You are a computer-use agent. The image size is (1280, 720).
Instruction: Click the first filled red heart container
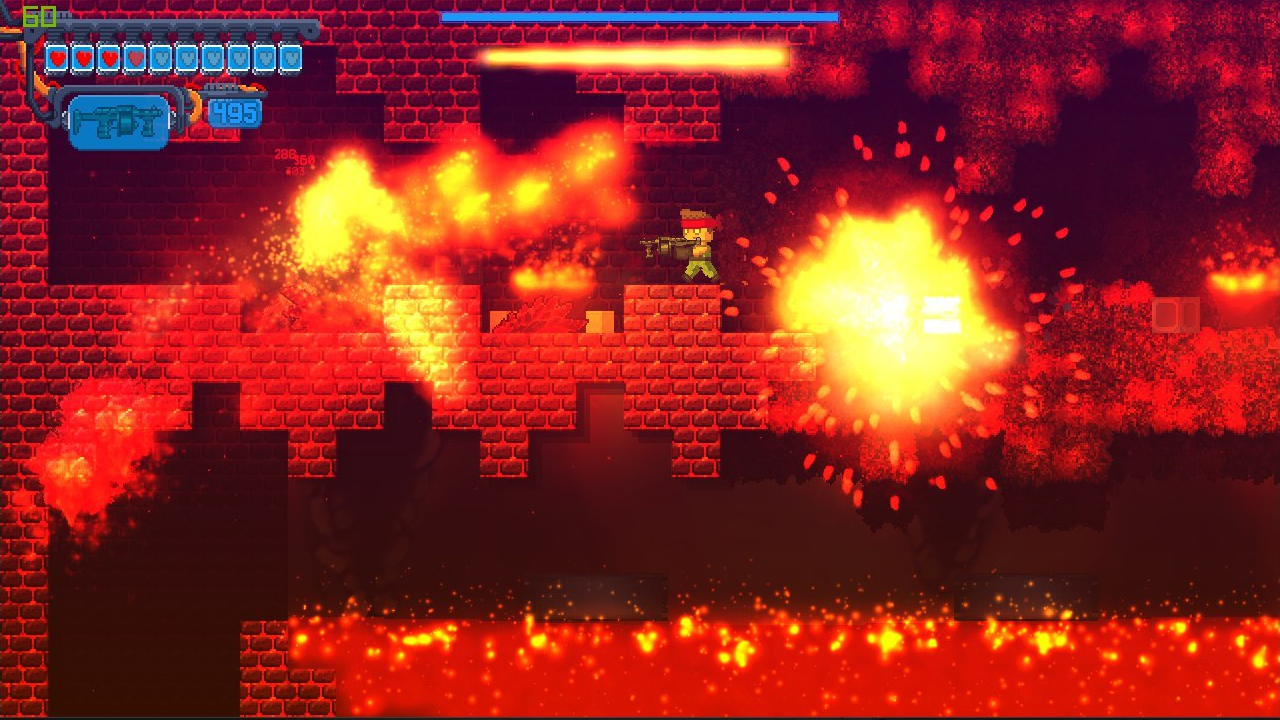click(x=56, y=57)
